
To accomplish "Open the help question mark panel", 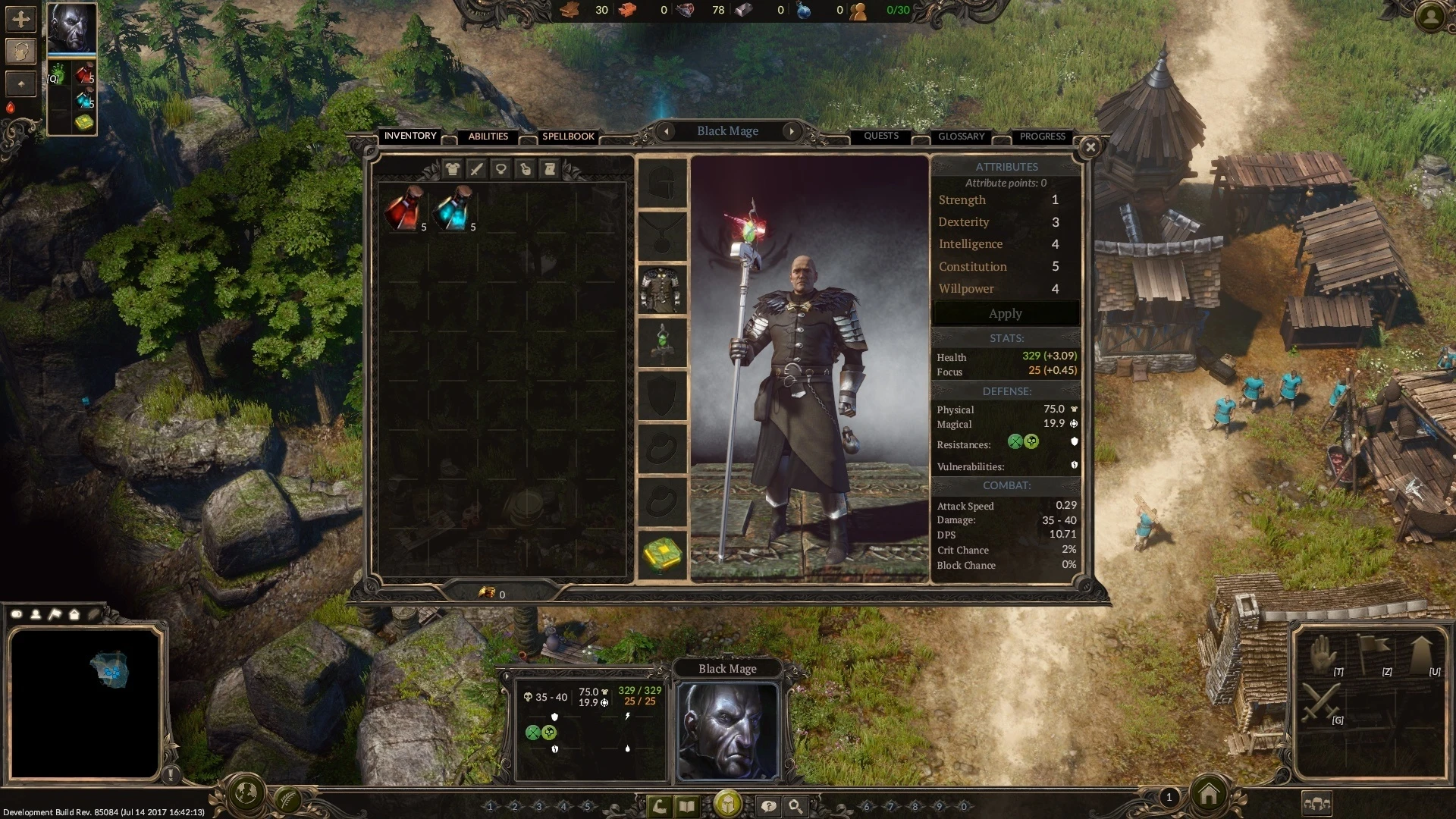I will tap(767, 807).
